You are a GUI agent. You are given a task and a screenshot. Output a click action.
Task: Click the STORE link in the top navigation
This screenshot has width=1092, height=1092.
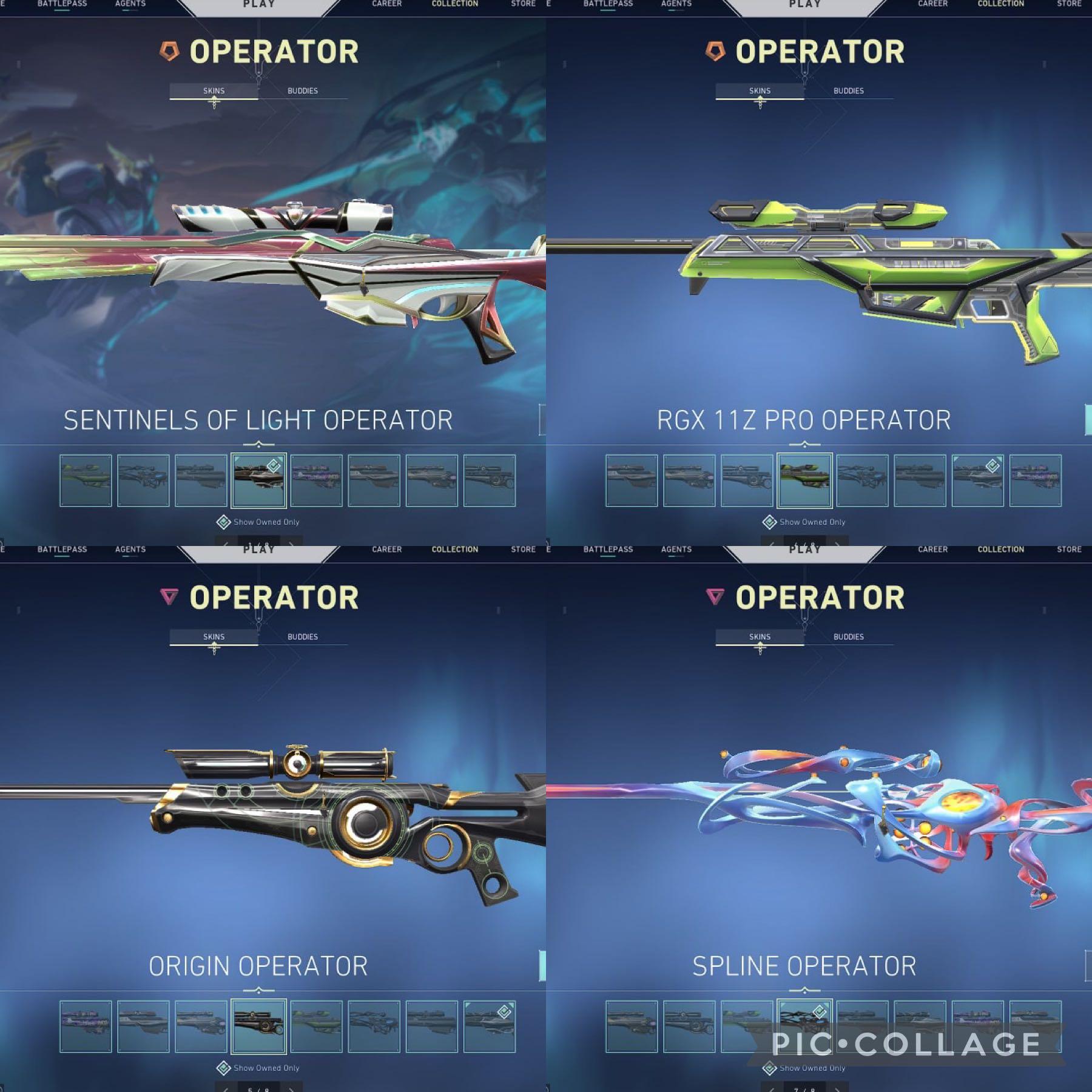(523, 4)
